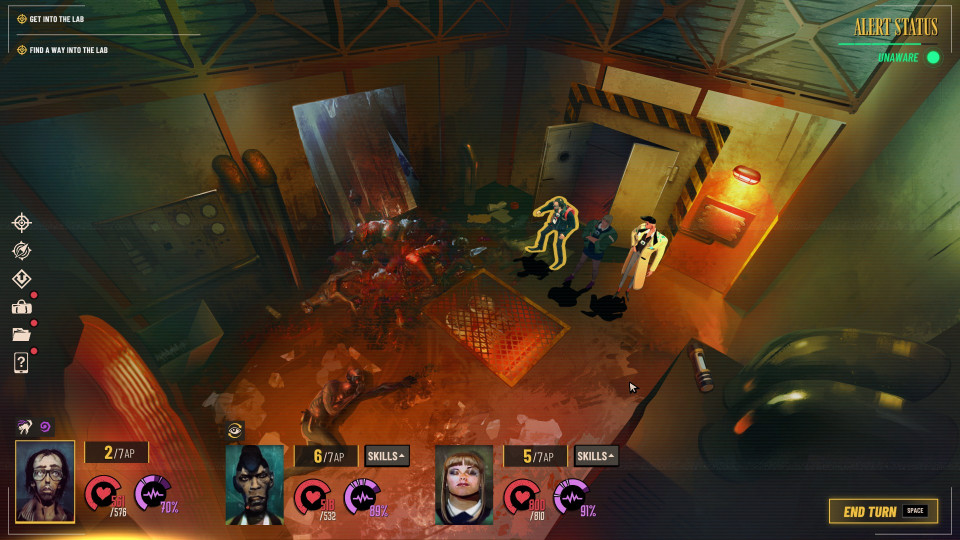The image size is (960, 540).
Task: Open the folder files icon
Action: pos(21,335)
